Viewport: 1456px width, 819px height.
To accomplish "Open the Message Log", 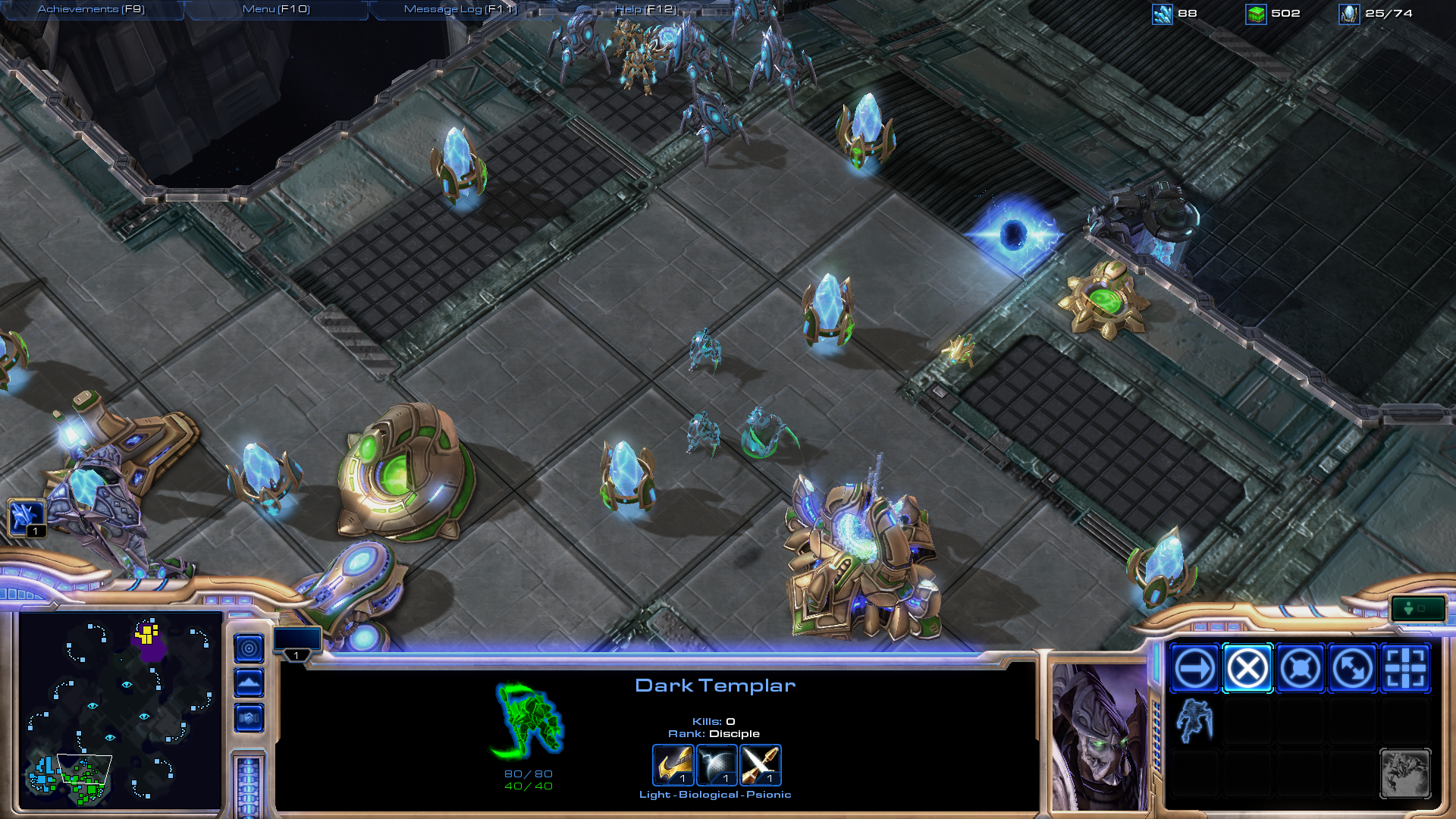I will (x=460, y=9).
